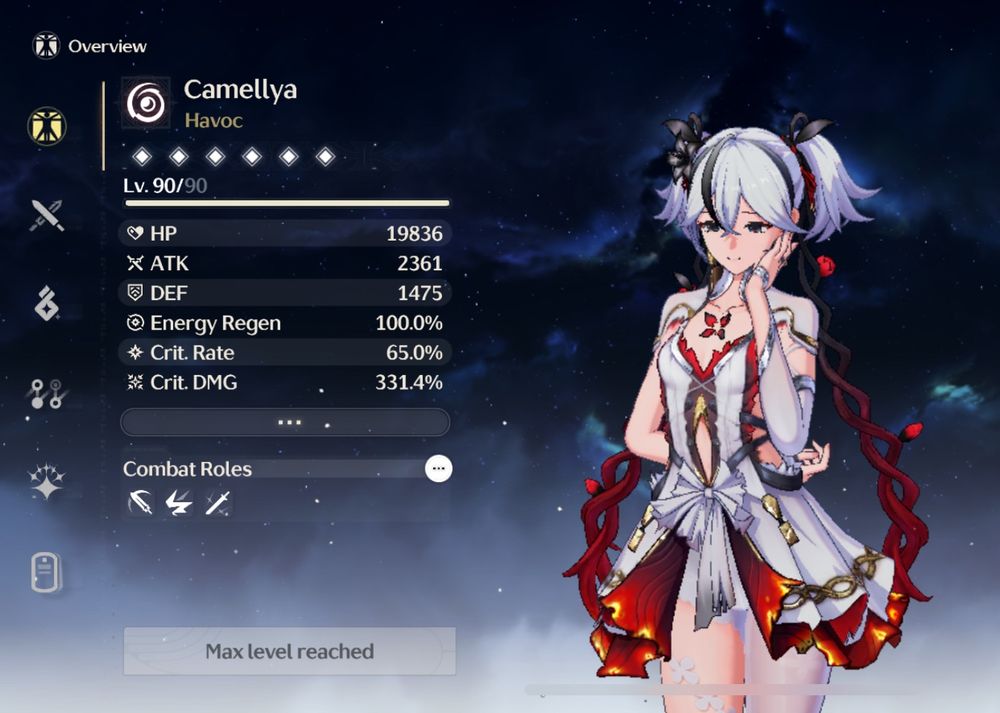Click the Havoc element spiral icon

click(x=146, y=103)
